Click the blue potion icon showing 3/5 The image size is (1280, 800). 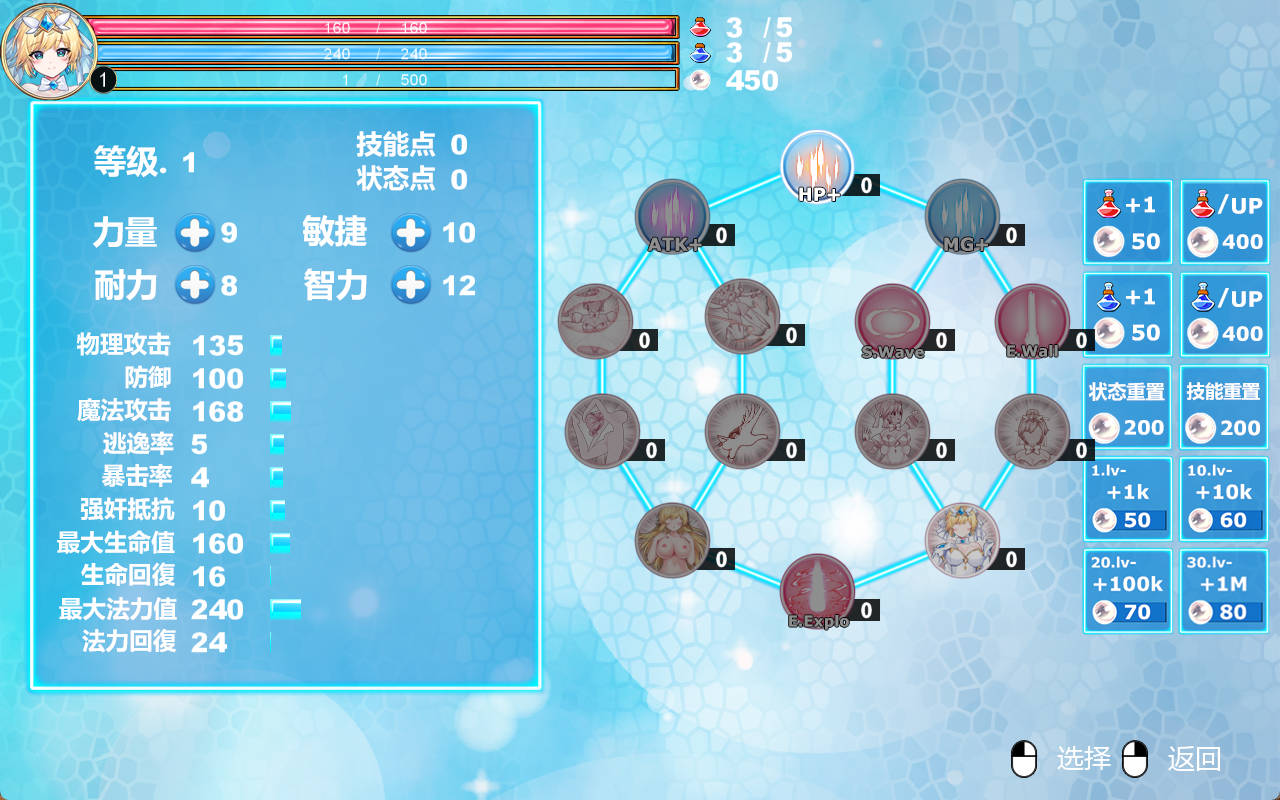coord(701,55)
